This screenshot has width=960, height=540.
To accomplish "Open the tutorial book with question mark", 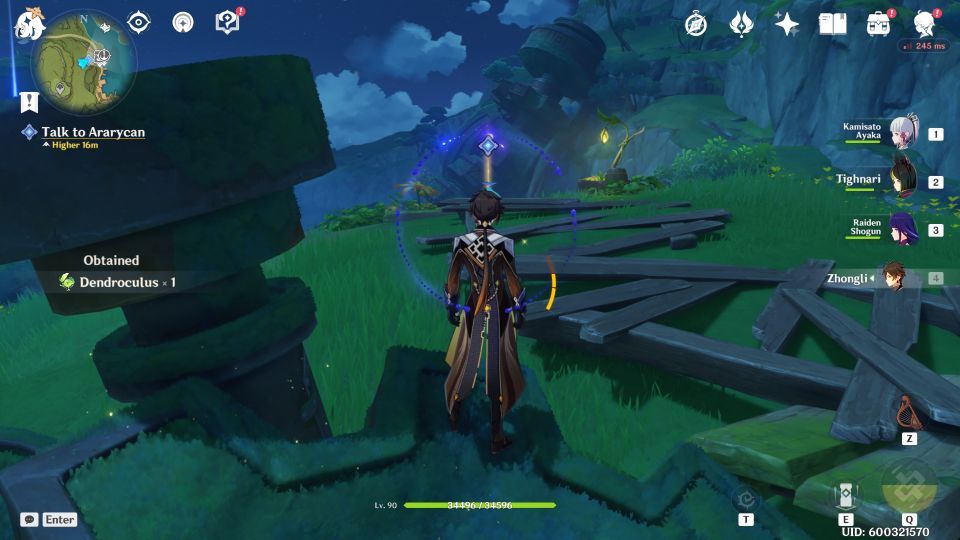I will point(228,22).
